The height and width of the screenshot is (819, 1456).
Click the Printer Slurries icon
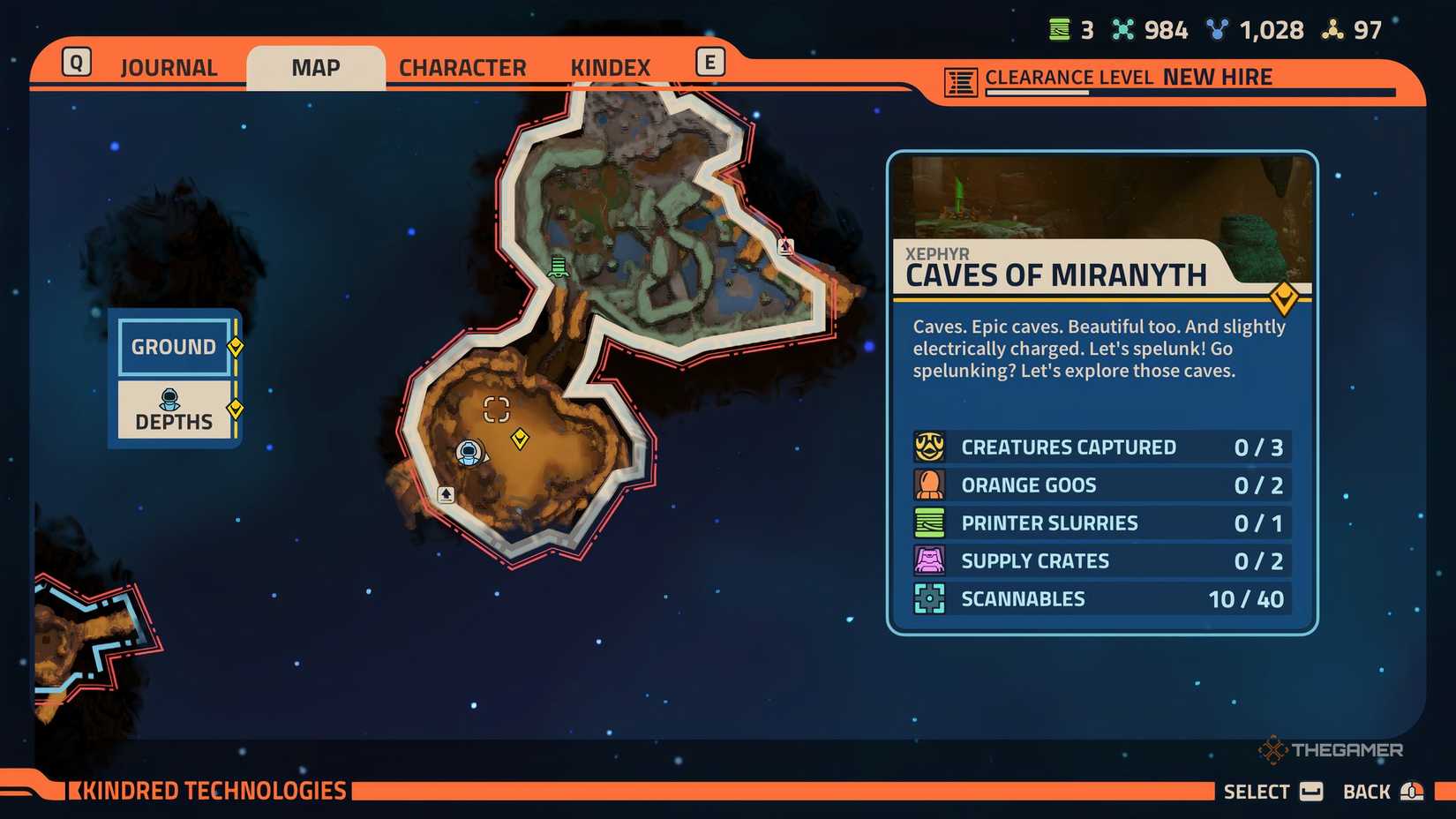coord(927,522)
